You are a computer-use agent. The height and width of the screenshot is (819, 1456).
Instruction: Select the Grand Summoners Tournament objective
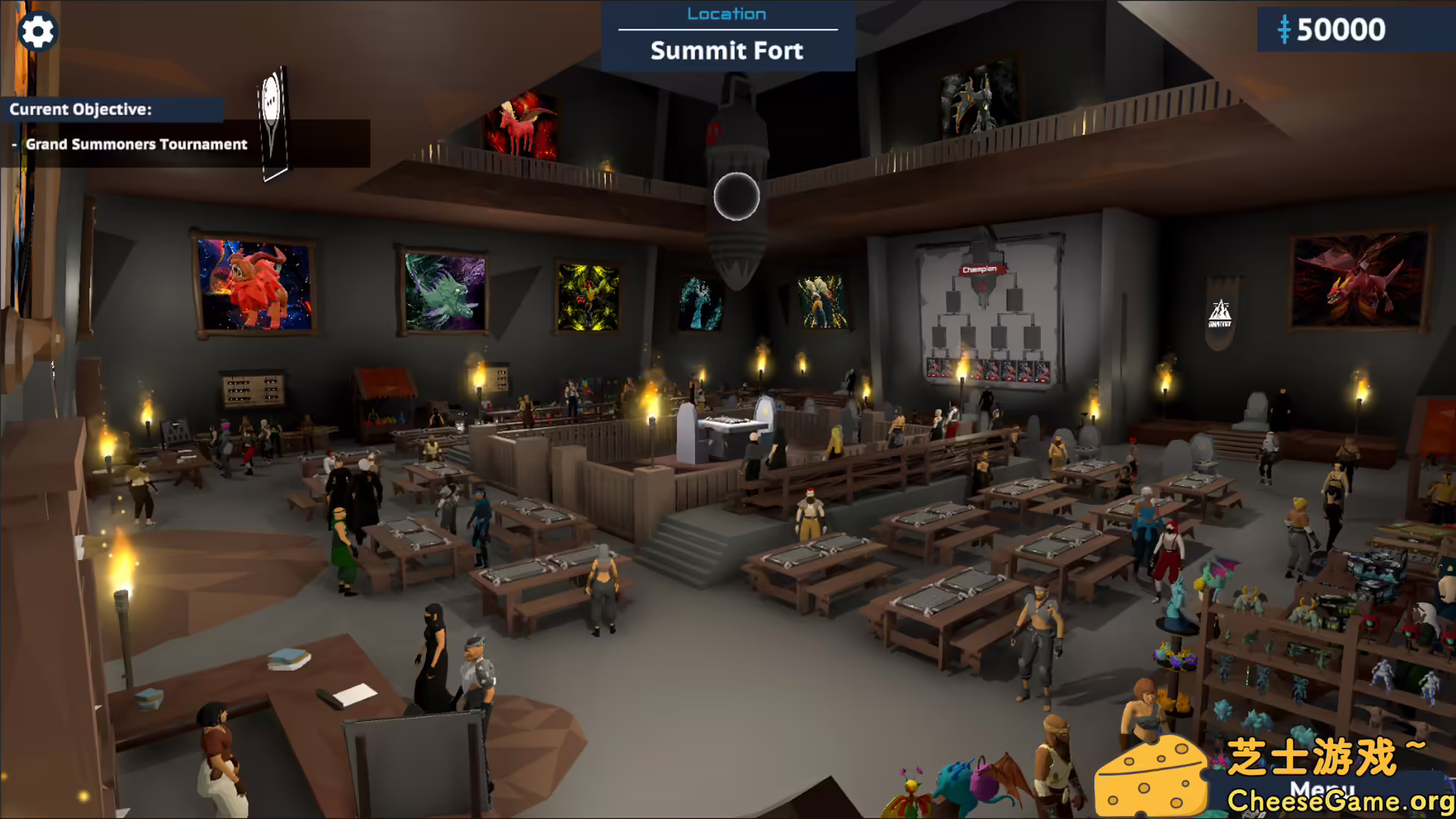136,144
